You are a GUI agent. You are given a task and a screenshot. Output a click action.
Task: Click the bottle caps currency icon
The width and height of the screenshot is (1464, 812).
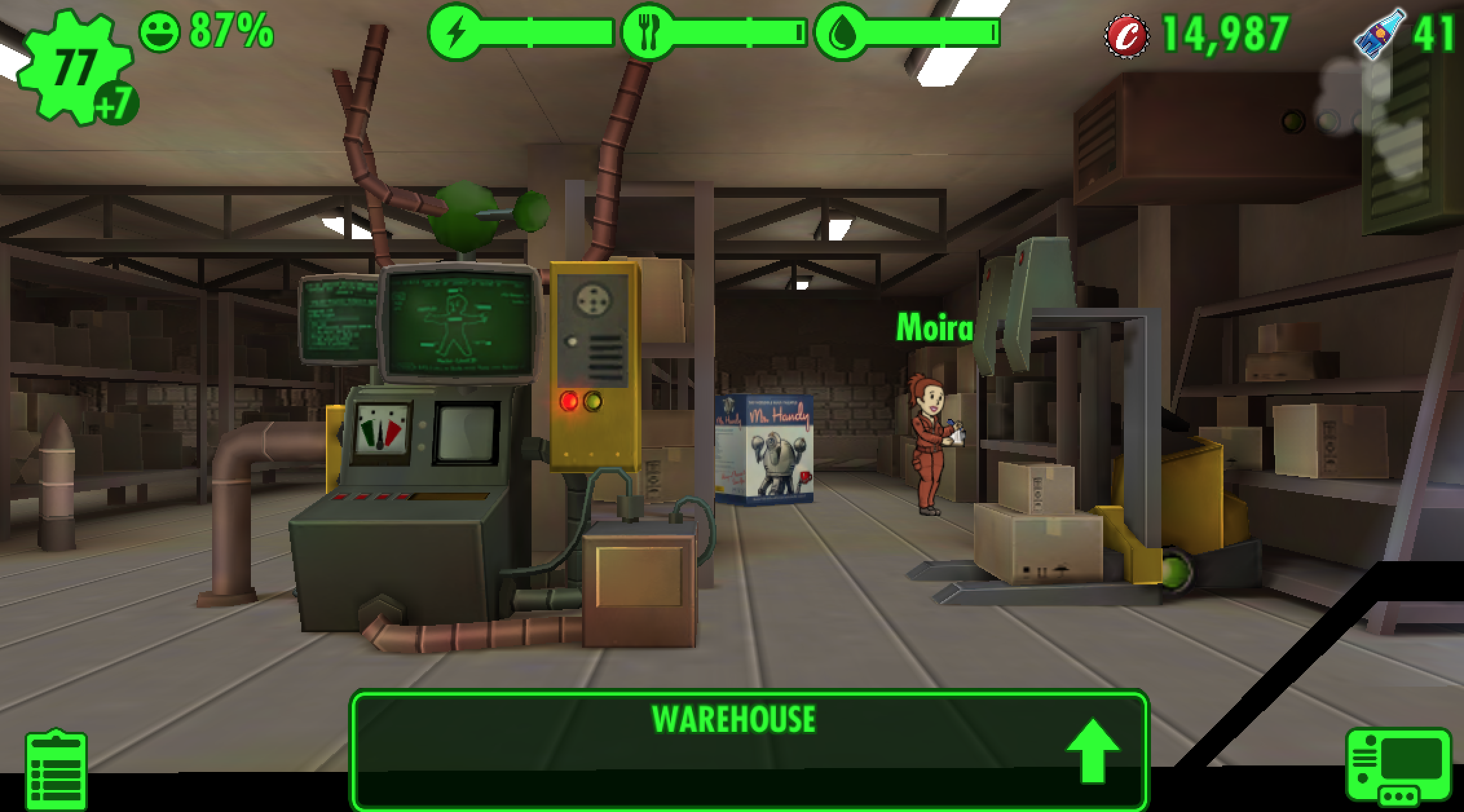pyautogui.click(x=1127, y=35)
